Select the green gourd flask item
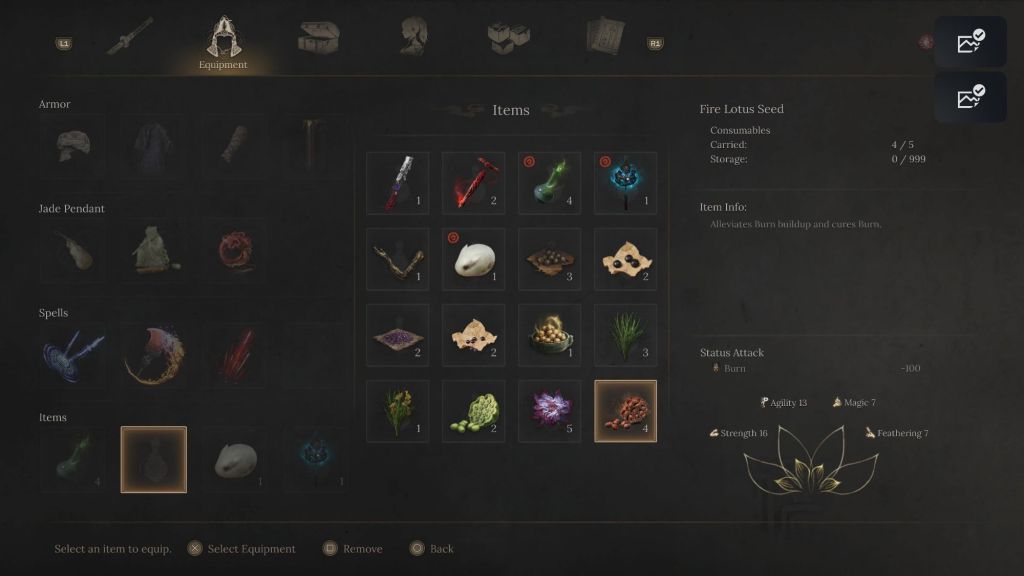1024x576 pixels. pyautogui.click(x=549, y=183)
